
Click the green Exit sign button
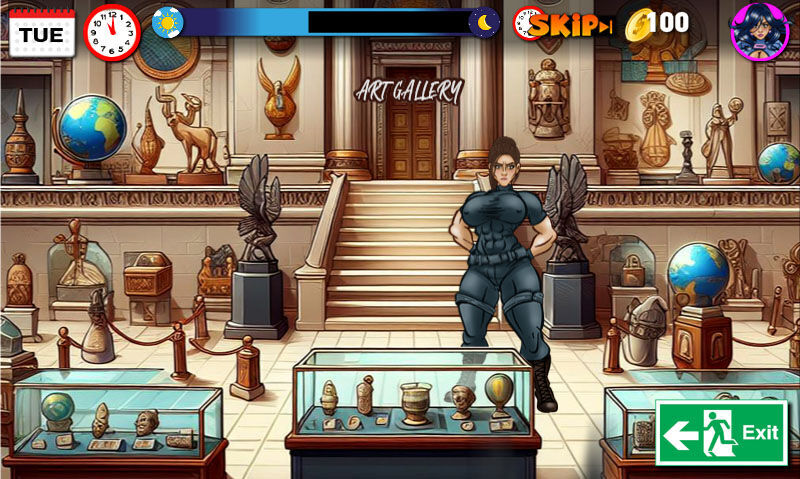click(721, 432)
